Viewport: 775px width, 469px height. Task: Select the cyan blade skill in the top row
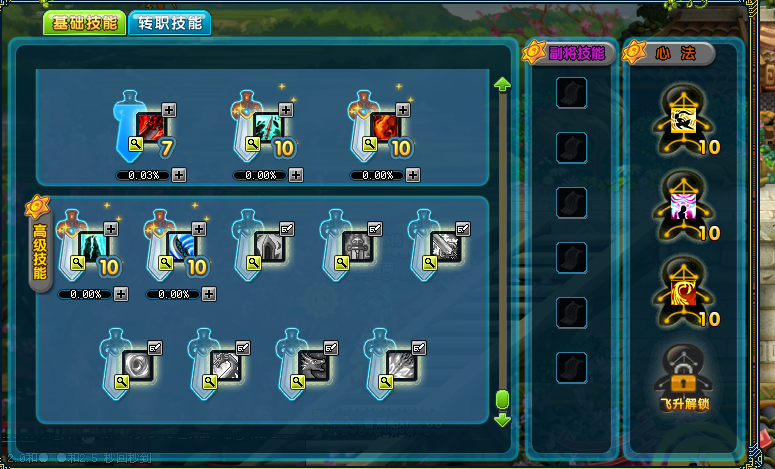269,126
